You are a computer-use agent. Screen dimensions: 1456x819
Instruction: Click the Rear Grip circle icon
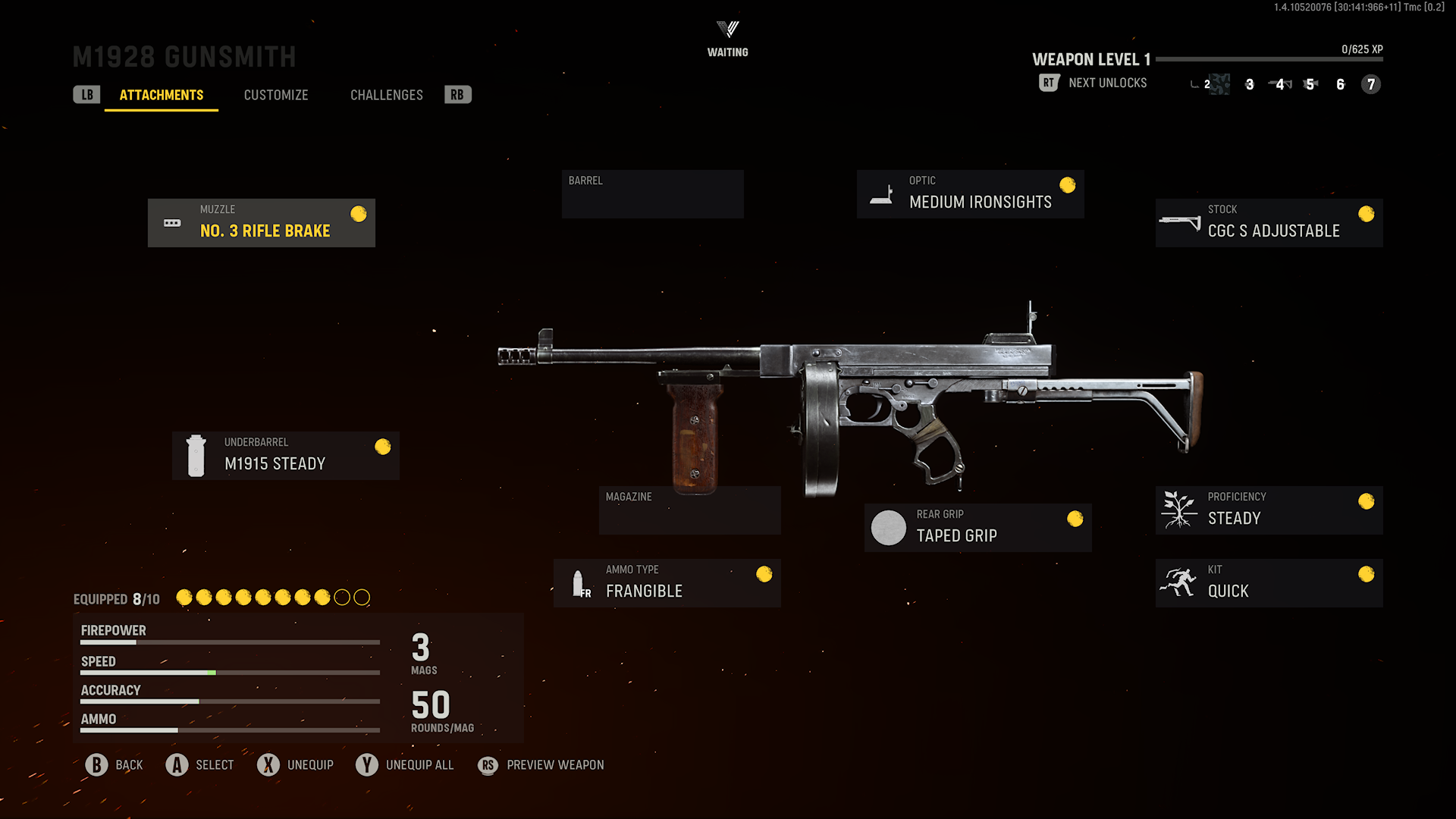tap(888, 528)
